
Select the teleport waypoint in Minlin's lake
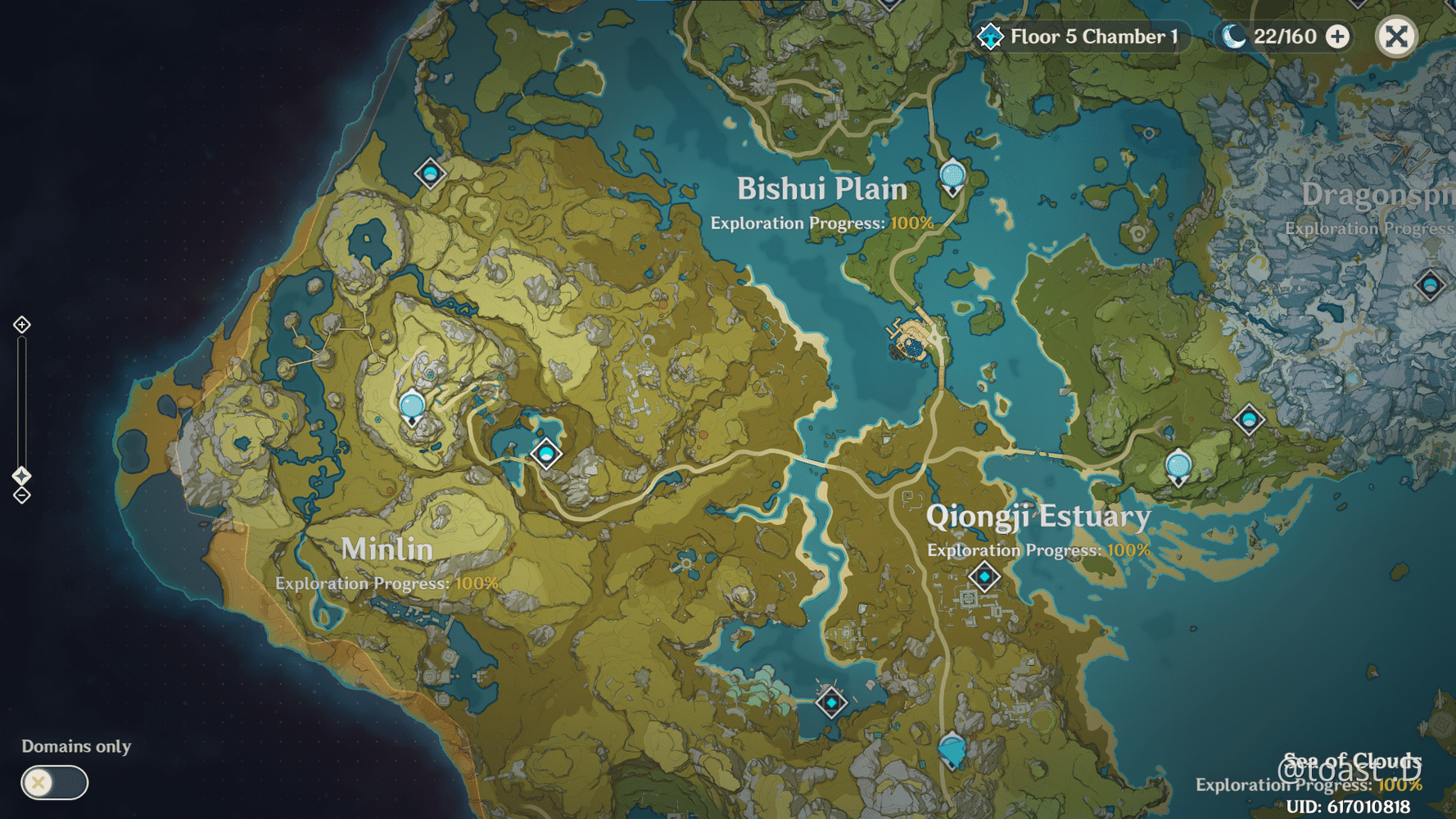546,453
